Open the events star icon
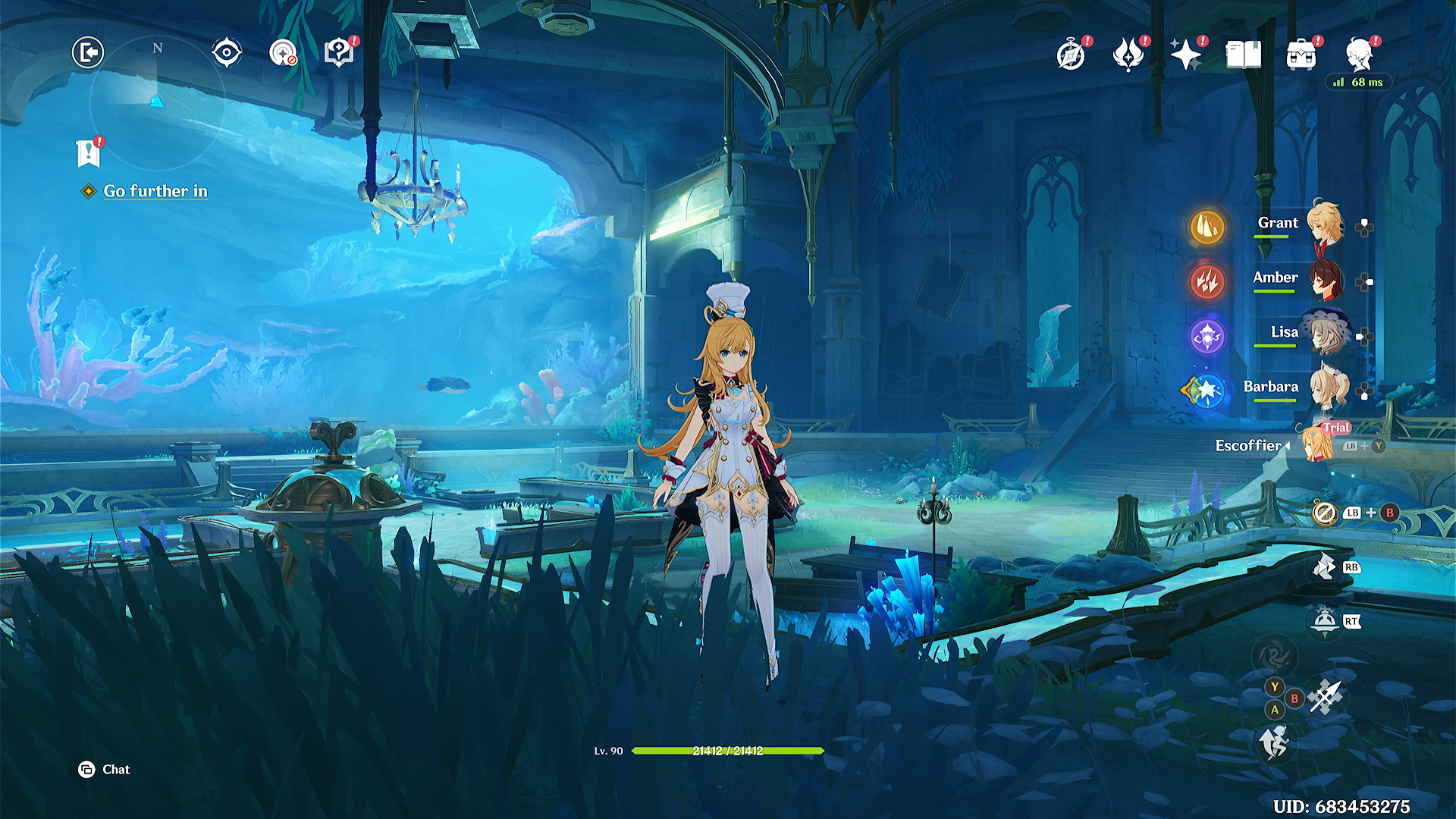This screenshot has width=1456, height=819. click(1128, 55)
